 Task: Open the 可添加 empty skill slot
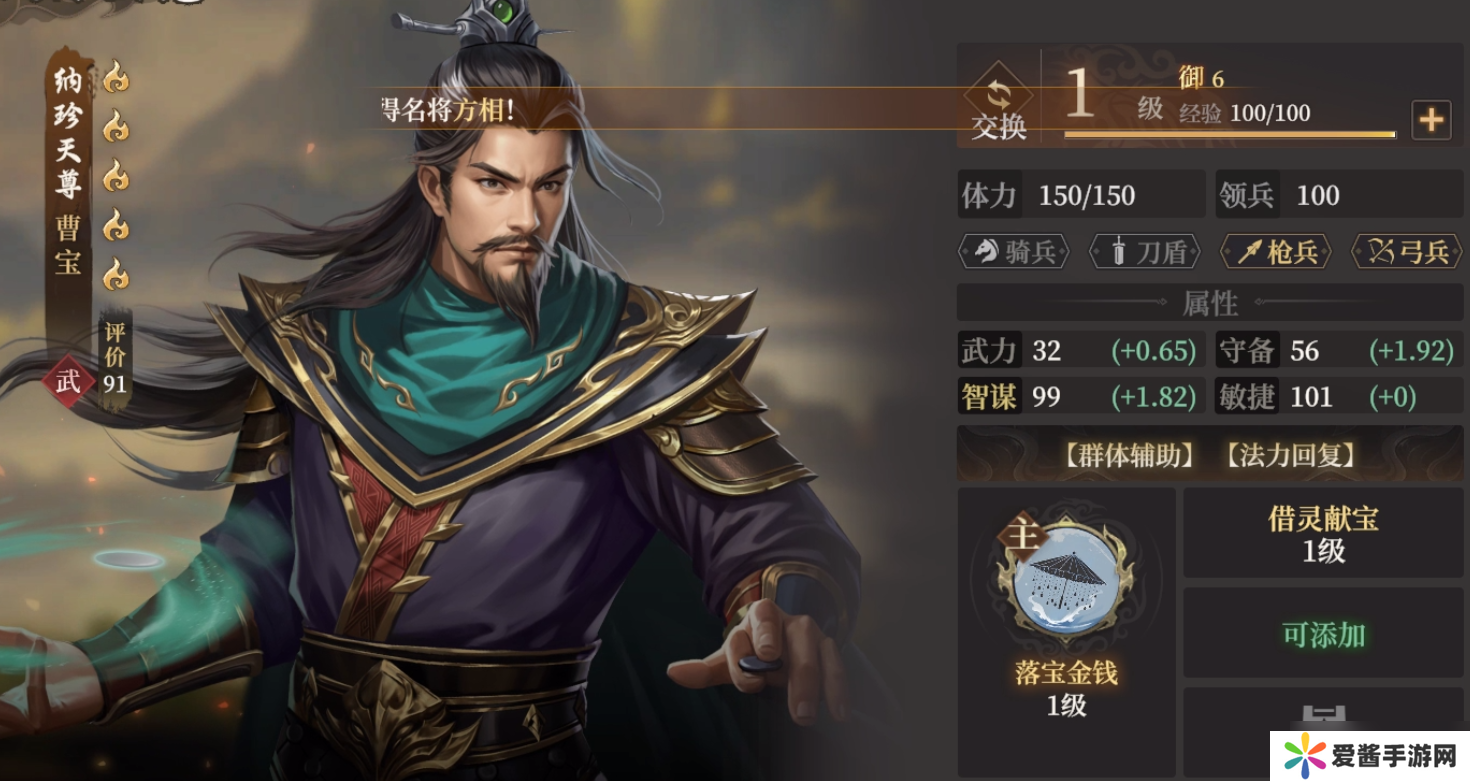(x=1323, y=634)
